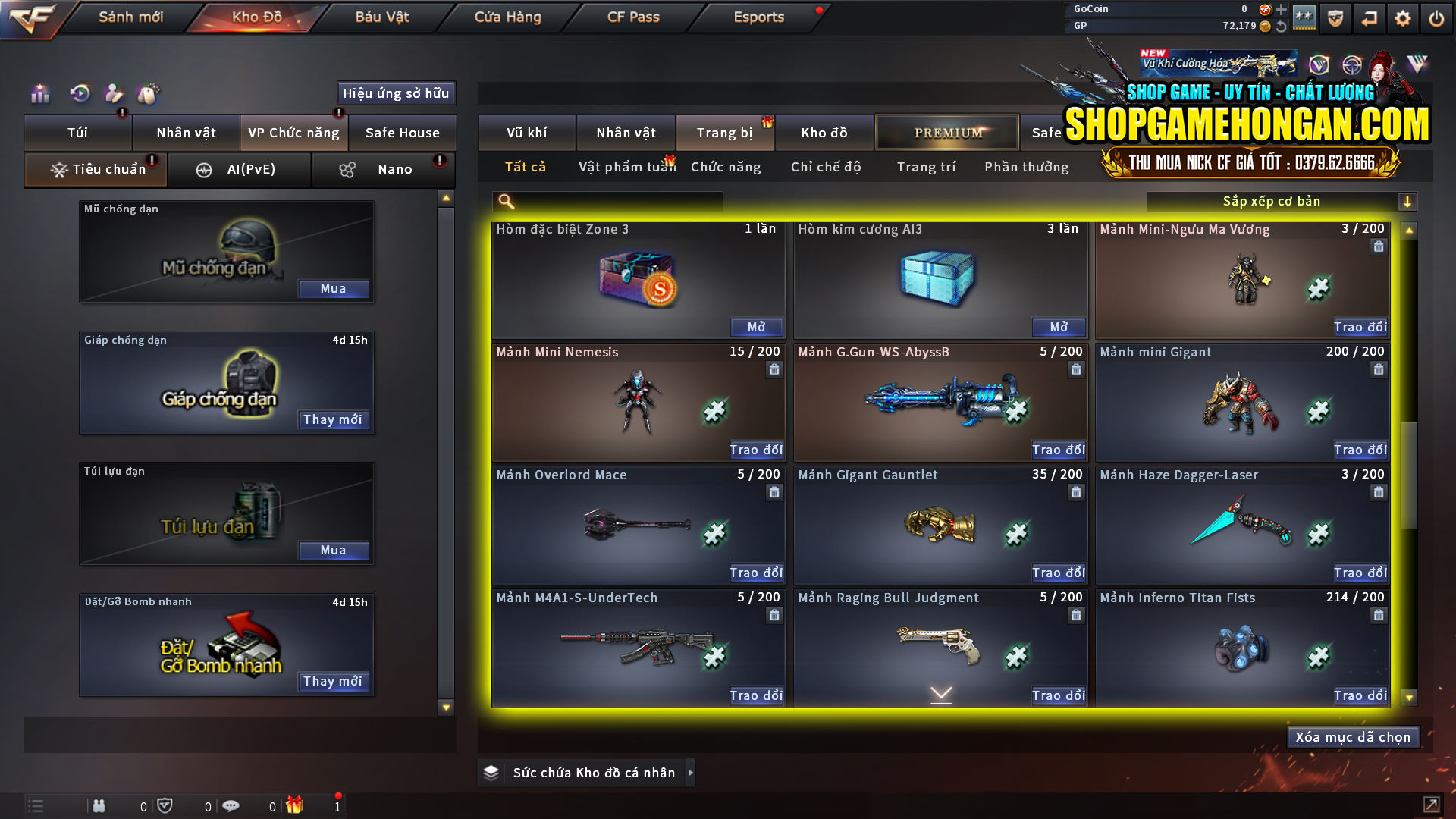Open the PREMIUM inventory tab
The height and width of the screenshot is (819, 1456).
click(946, 132)
